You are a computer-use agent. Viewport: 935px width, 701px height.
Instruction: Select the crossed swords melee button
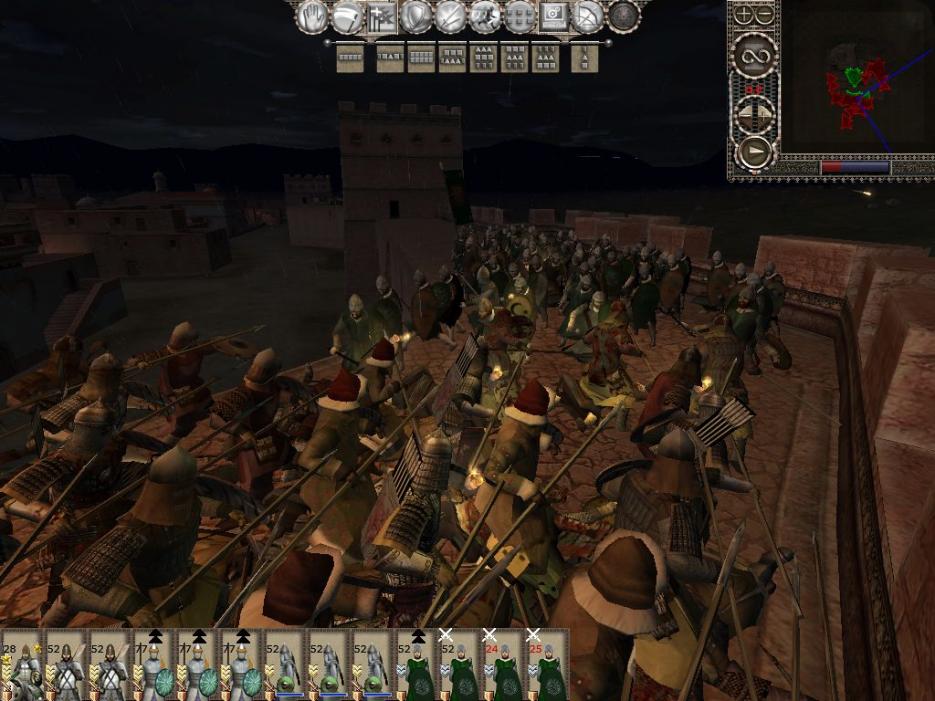(x=451, y=16)
